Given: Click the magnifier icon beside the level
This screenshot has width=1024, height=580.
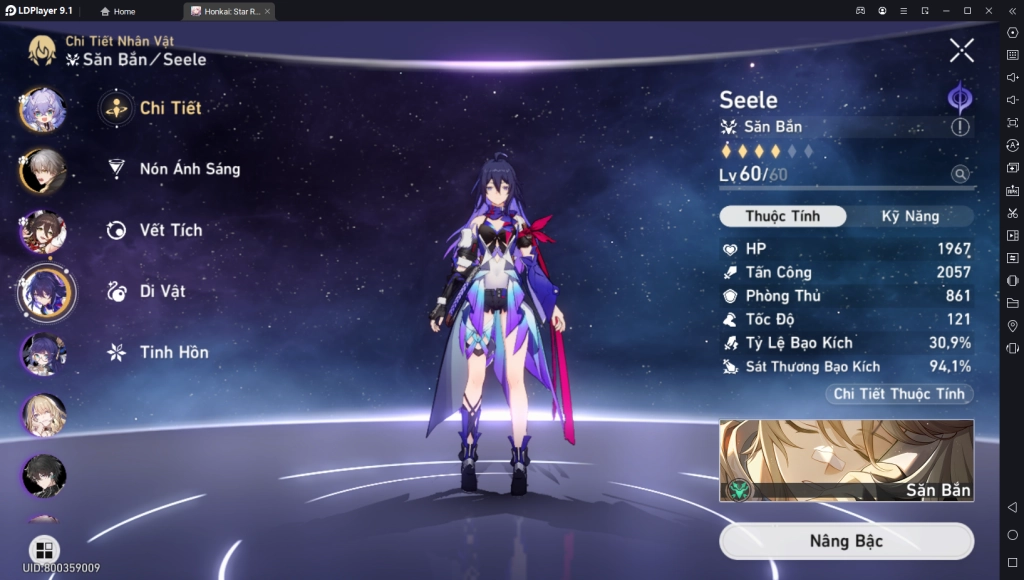Looking at the screenshot, I should coord(960,175).
